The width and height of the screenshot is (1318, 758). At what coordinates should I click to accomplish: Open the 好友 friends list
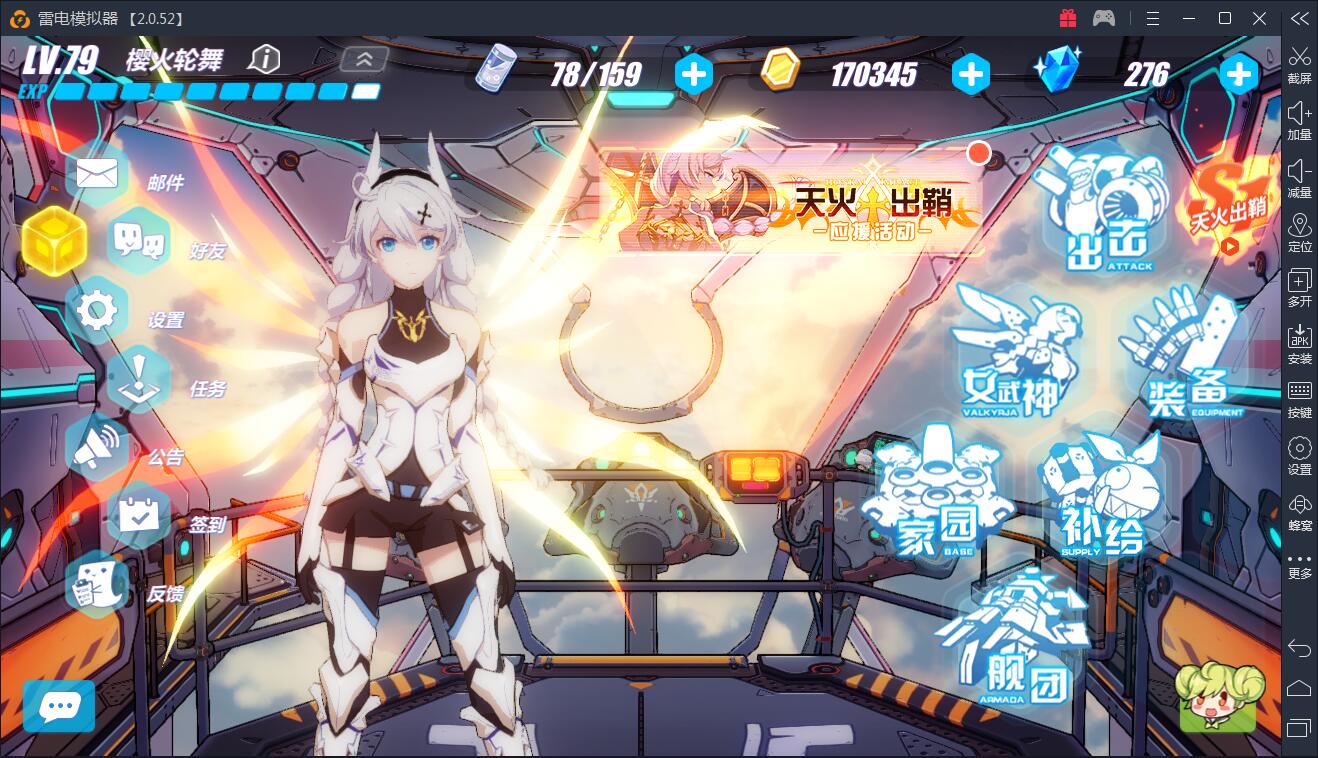(139, 241)
